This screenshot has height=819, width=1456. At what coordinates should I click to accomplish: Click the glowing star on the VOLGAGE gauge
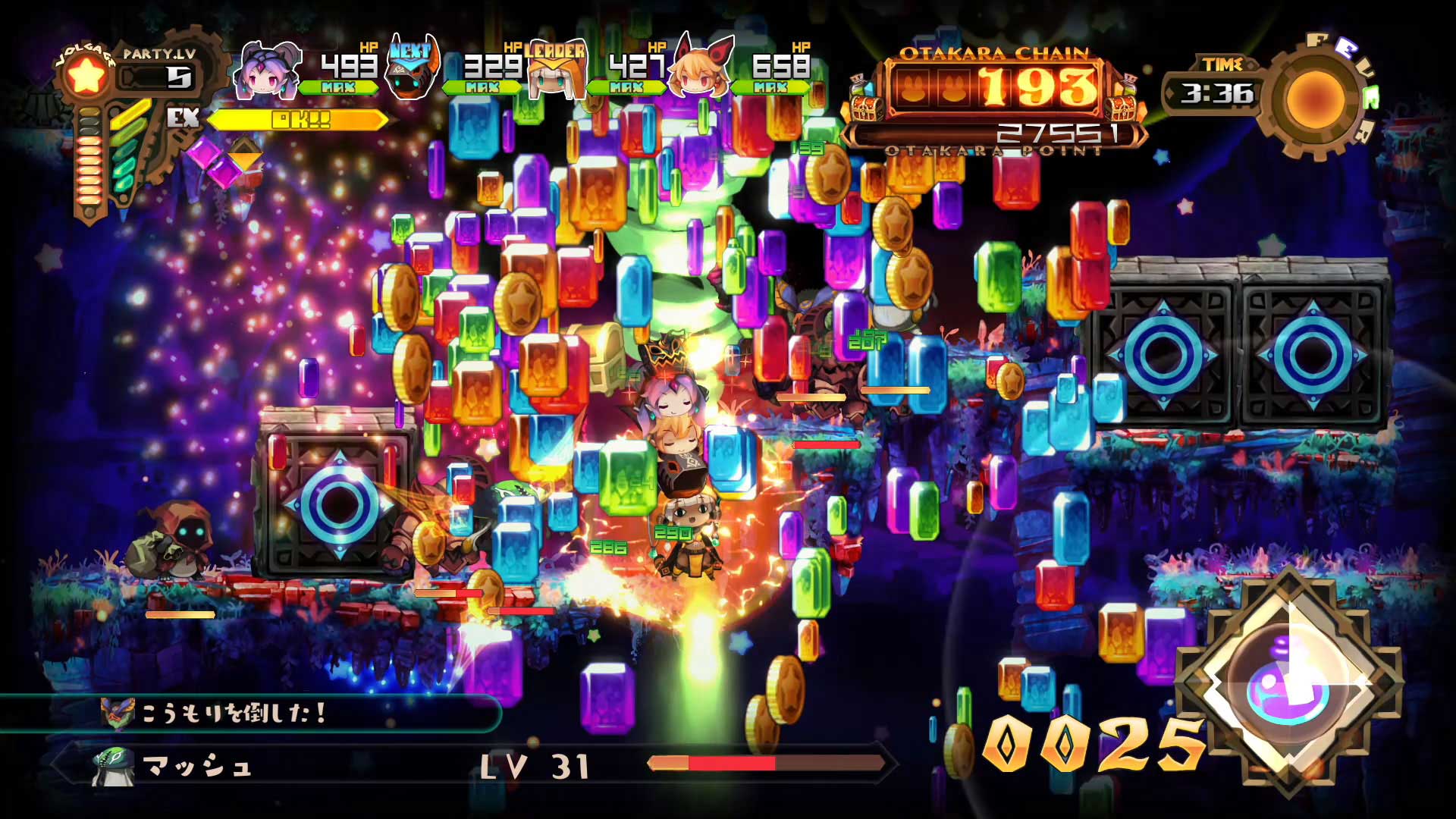click(86, 73)
